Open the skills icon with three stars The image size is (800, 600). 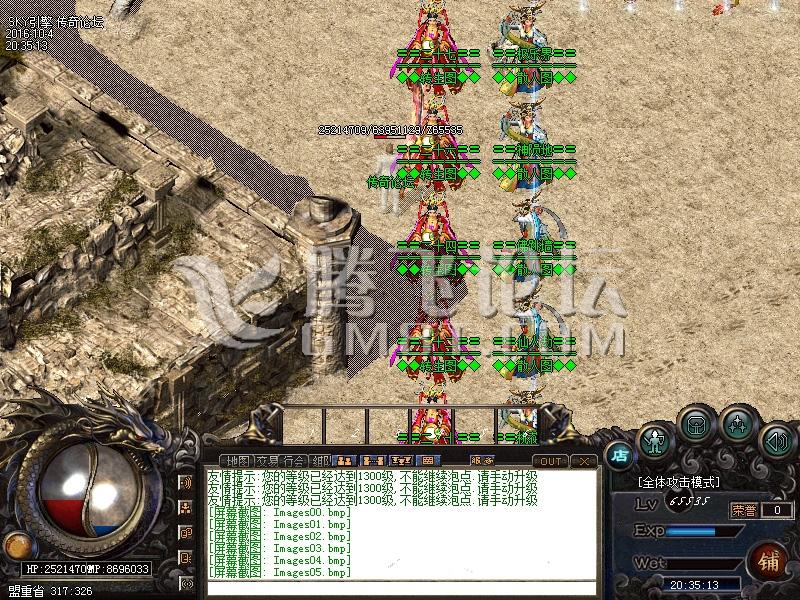(x=737, y=424)
